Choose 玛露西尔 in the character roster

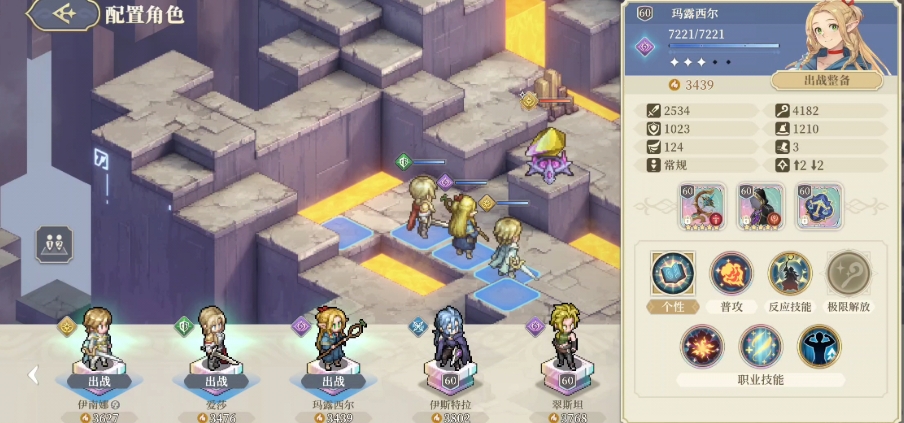coord(331,350)
